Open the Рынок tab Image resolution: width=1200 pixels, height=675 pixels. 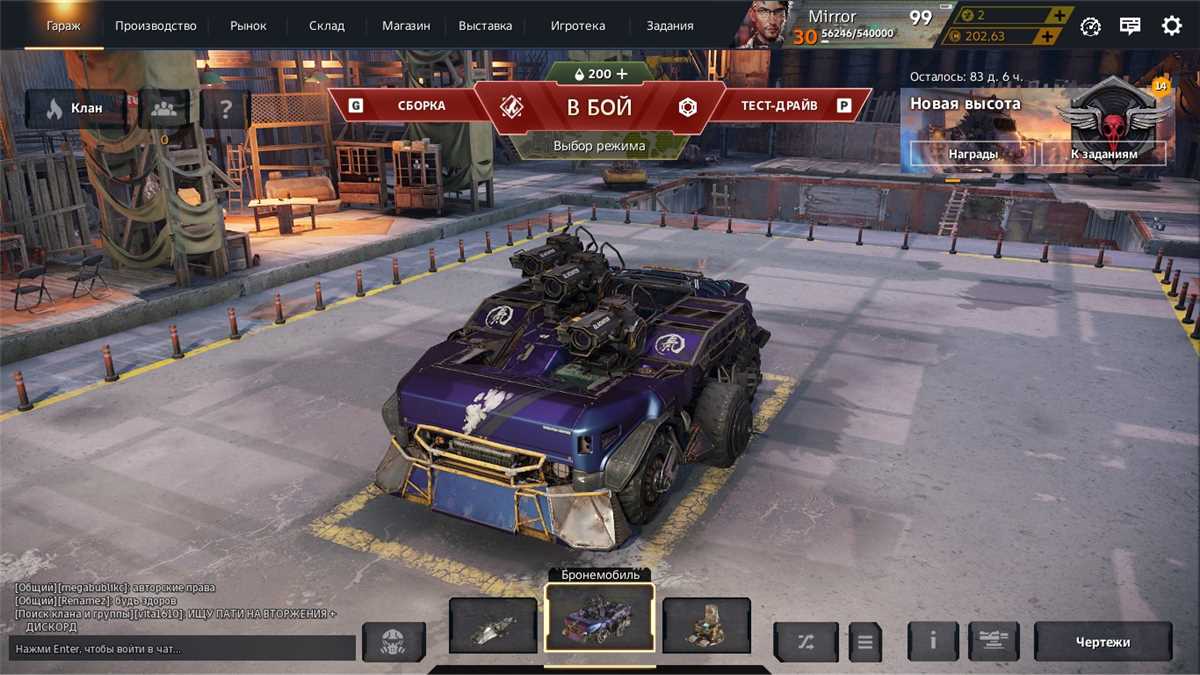coord(248,26)
